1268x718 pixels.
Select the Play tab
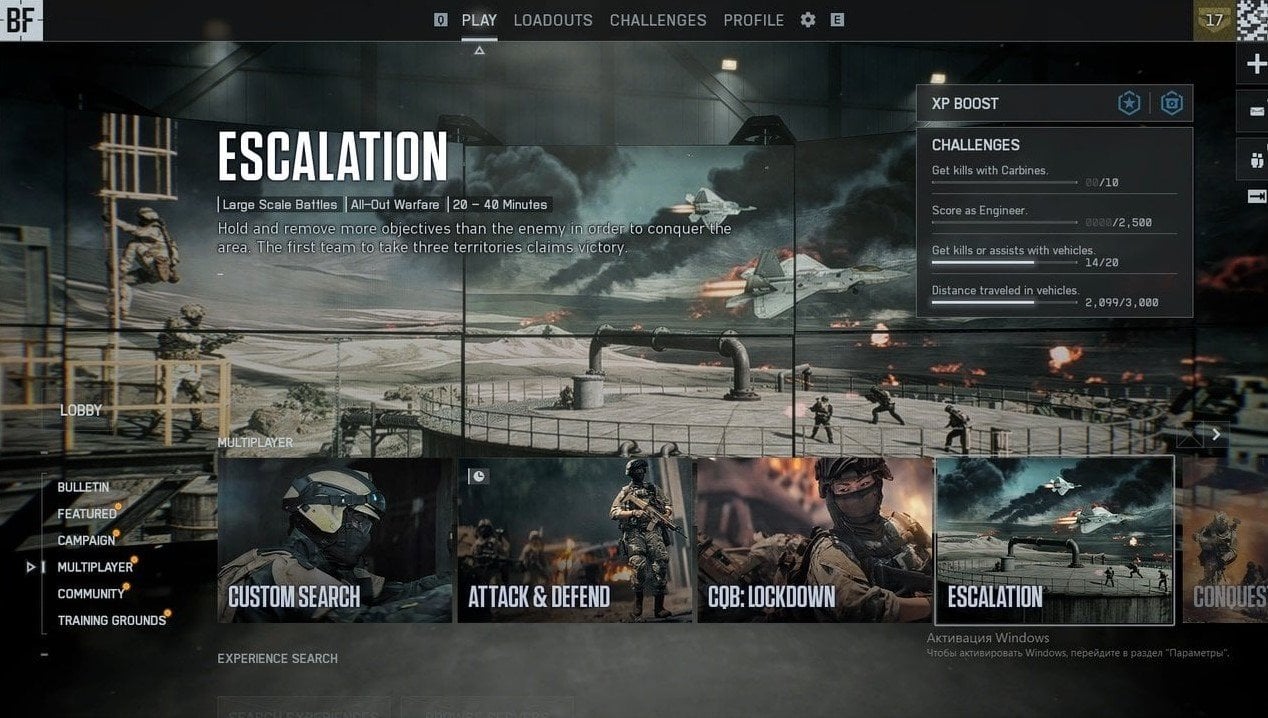(x=479, y=20)
